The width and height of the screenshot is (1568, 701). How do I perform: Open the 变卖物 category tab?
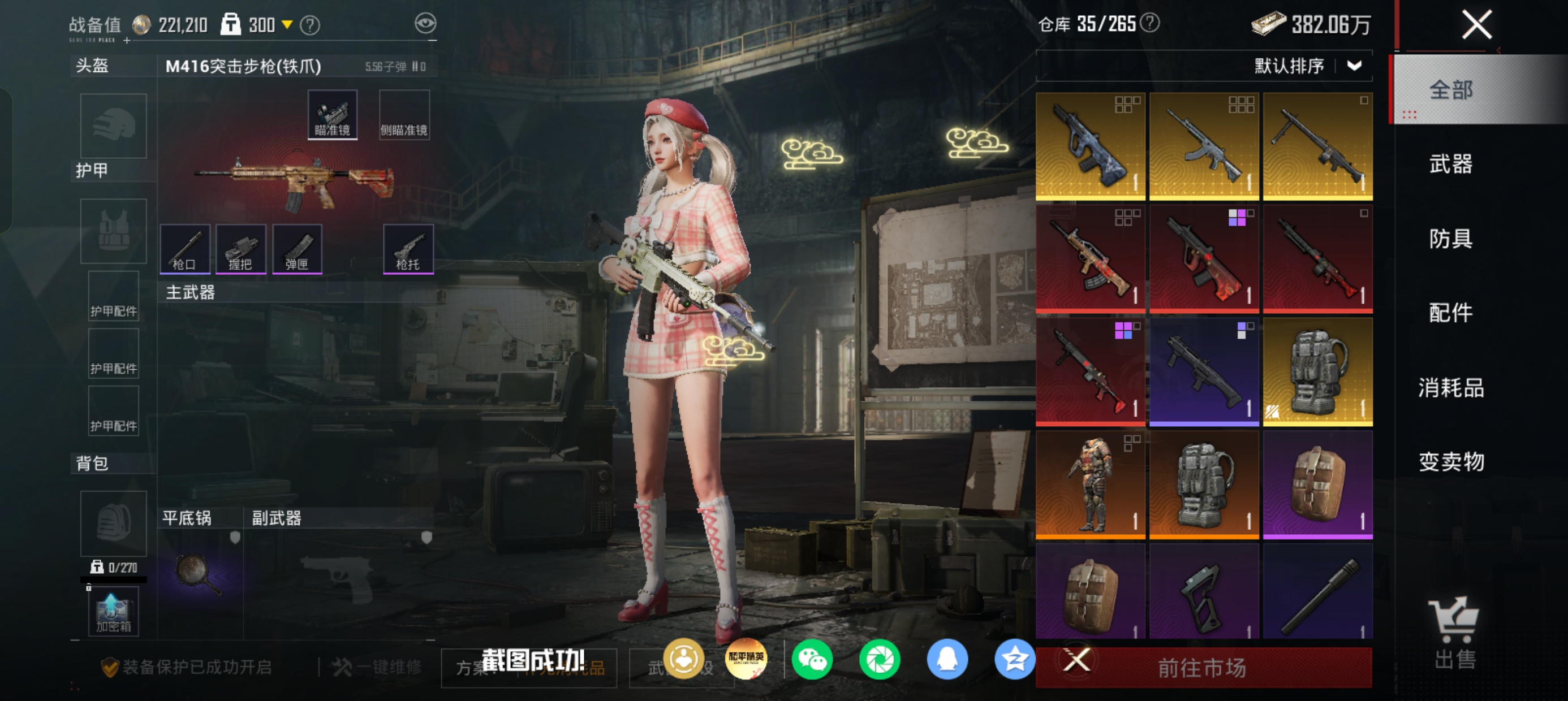click(x=1450, y=462)
